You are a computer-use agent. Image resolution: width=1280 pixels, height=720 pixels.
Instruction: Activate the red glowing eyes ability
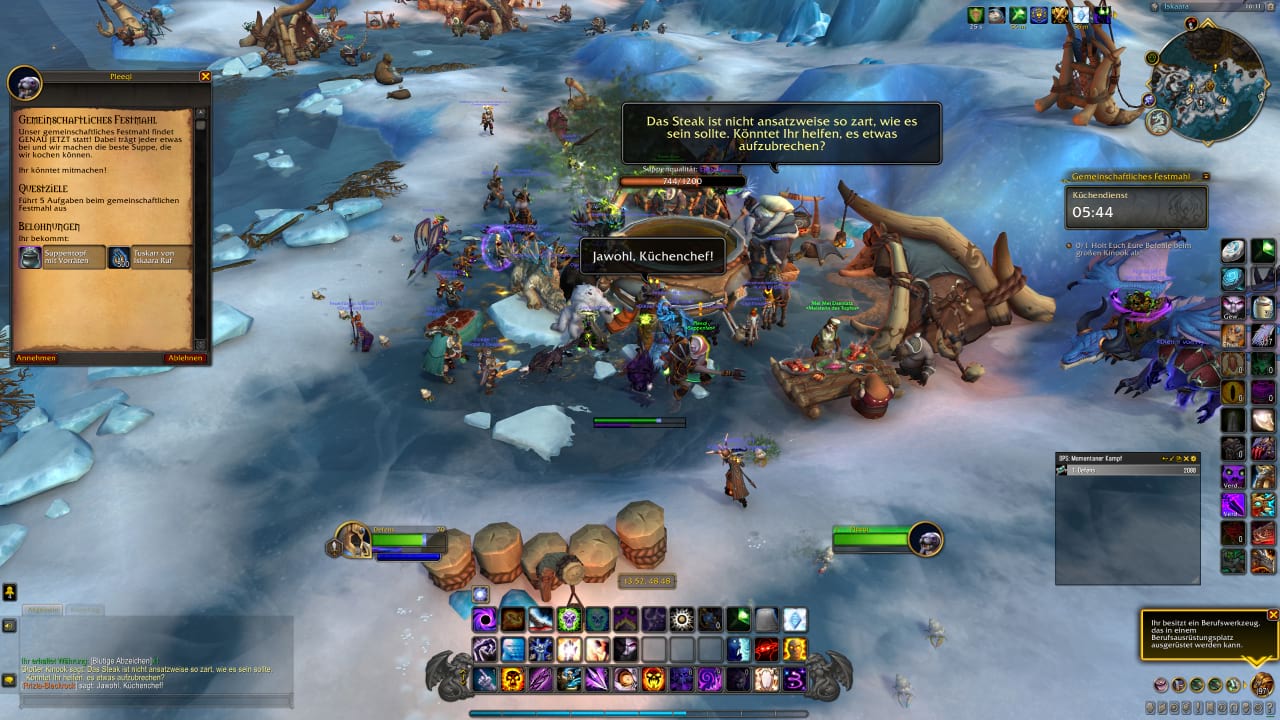tap(767, 650)
